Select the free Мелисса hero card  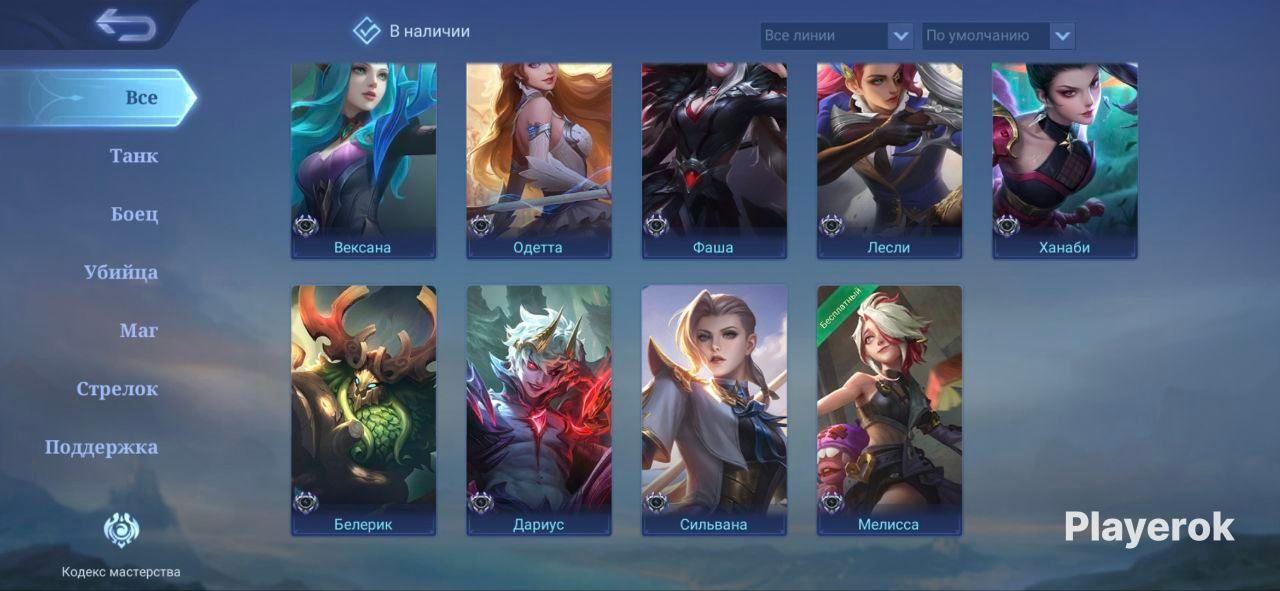(889, 410)
